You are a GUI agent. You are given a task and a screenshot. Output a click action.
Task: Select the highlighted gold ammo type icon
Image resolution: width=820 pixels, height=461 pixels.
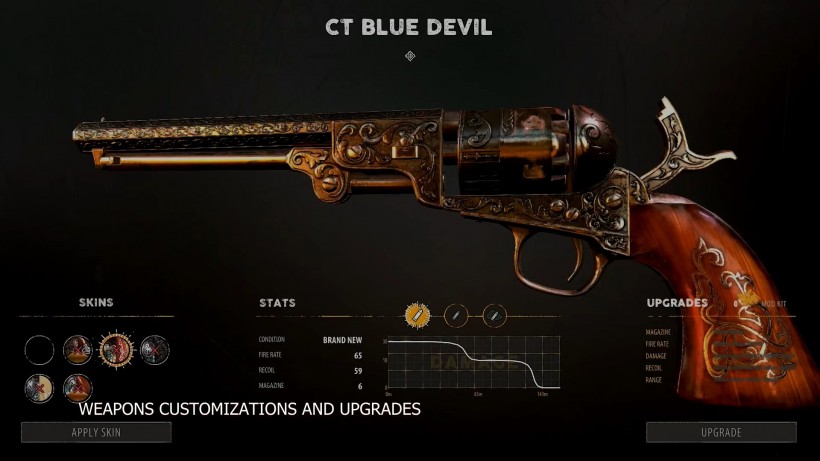[416, 315]
